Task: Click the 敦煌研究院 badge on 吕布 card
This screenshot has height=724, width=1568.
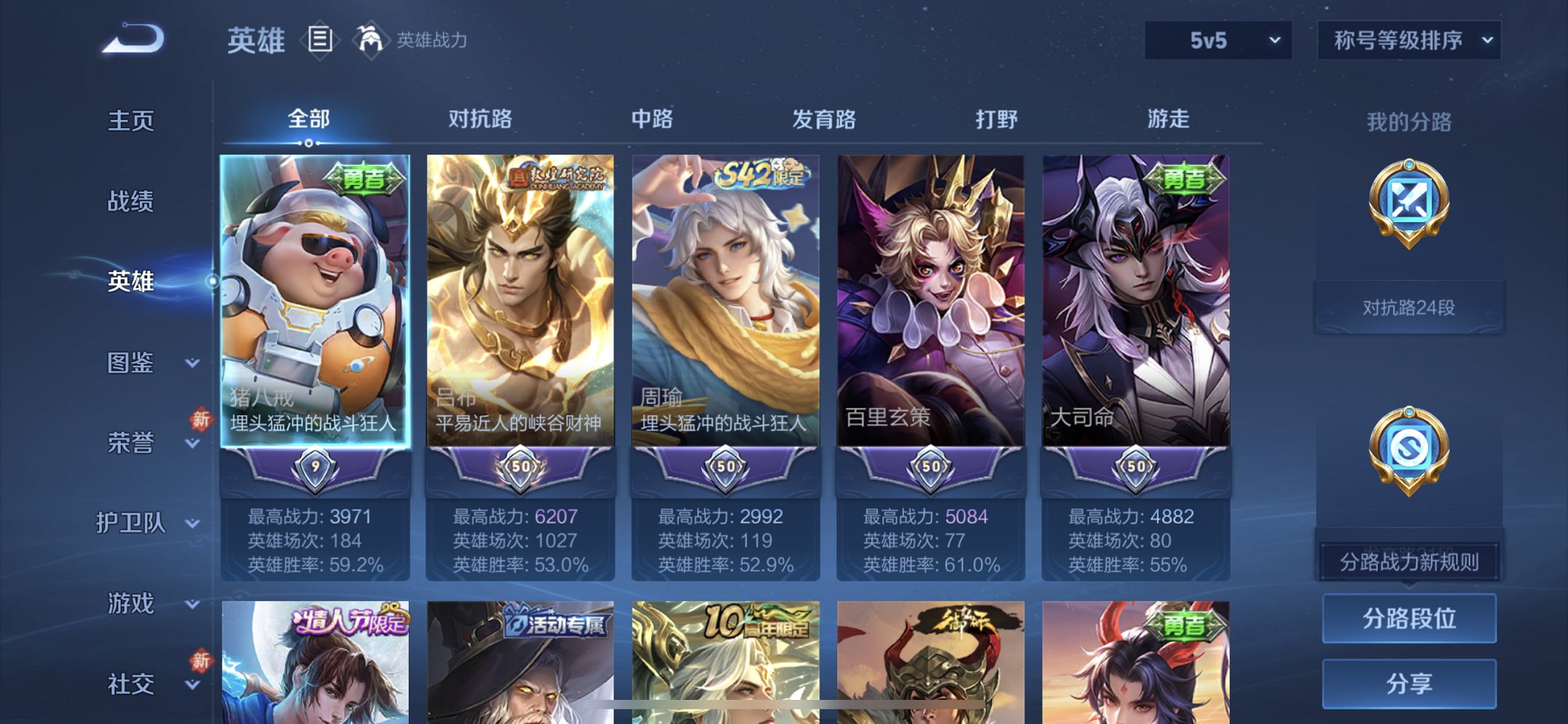Action: [x=561, y=176]
